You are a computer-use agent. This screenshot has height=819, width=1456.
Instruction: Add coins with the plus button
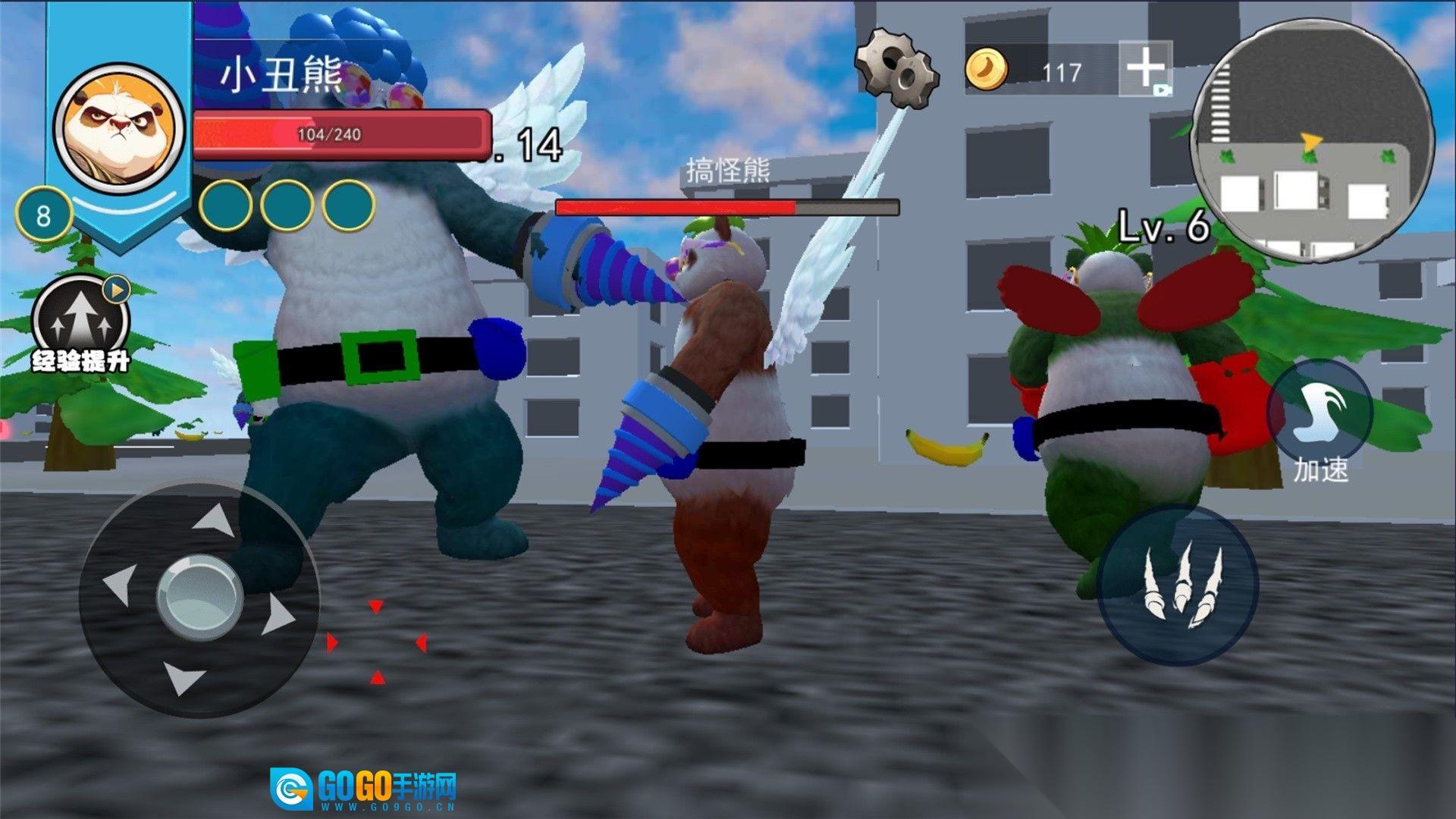coord(1145,69)
